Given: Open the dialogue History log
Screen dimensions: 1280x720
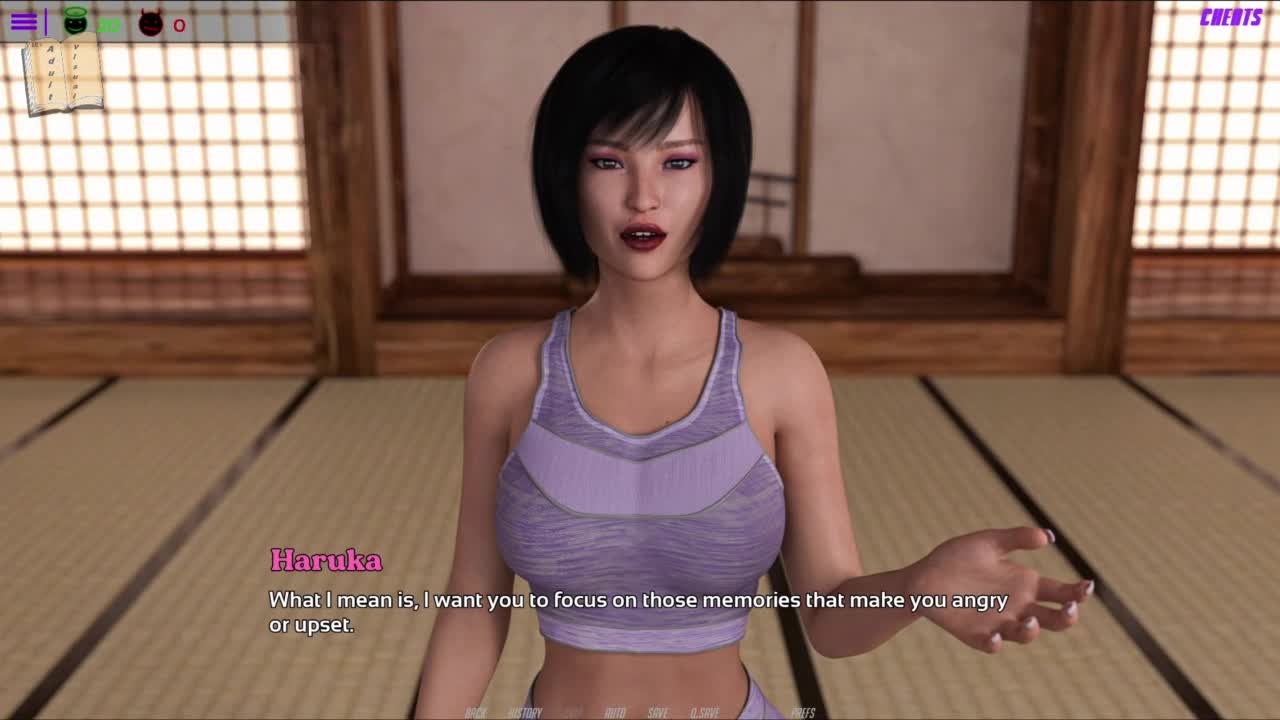Looking at the screenshot, I should tap(525, 712).
